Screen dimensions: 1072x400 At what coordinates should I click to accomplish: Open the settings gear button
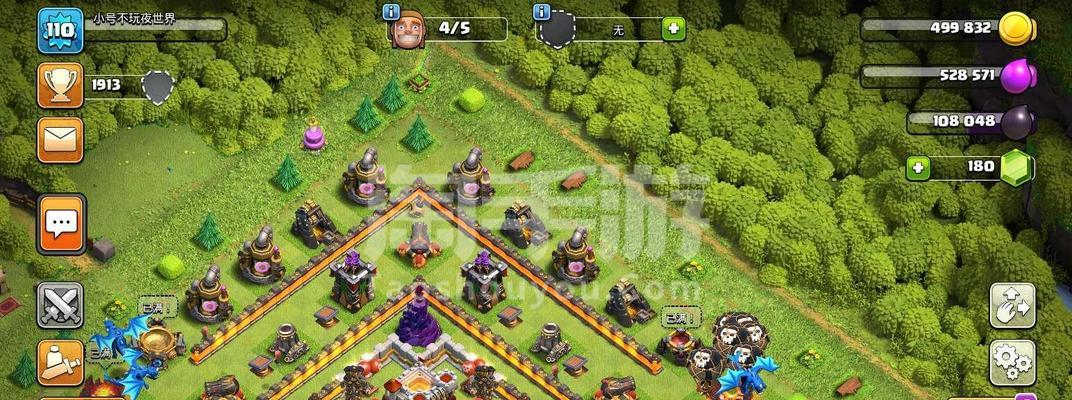point(1012,362)
